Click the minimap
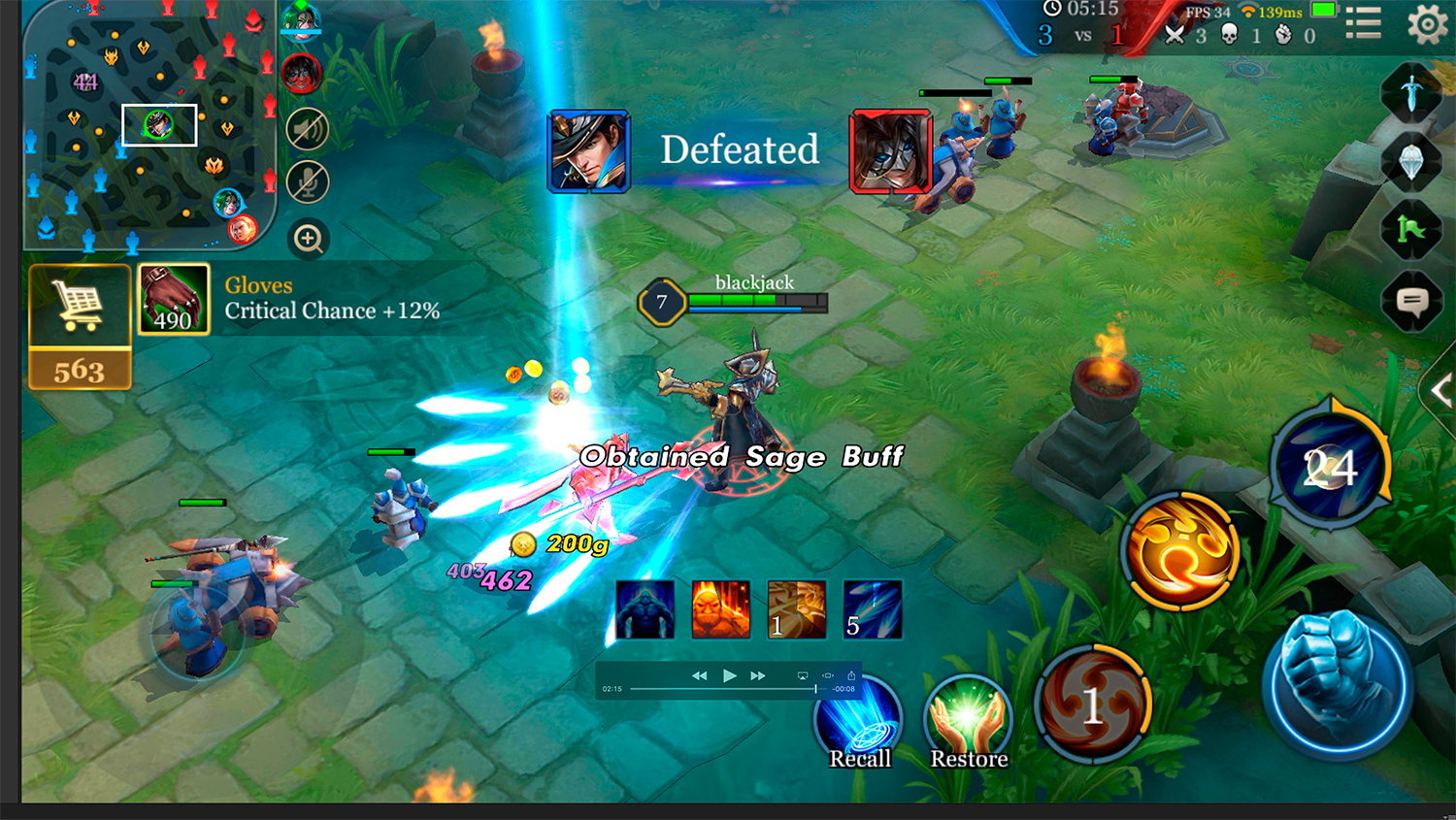 [146, 126]
